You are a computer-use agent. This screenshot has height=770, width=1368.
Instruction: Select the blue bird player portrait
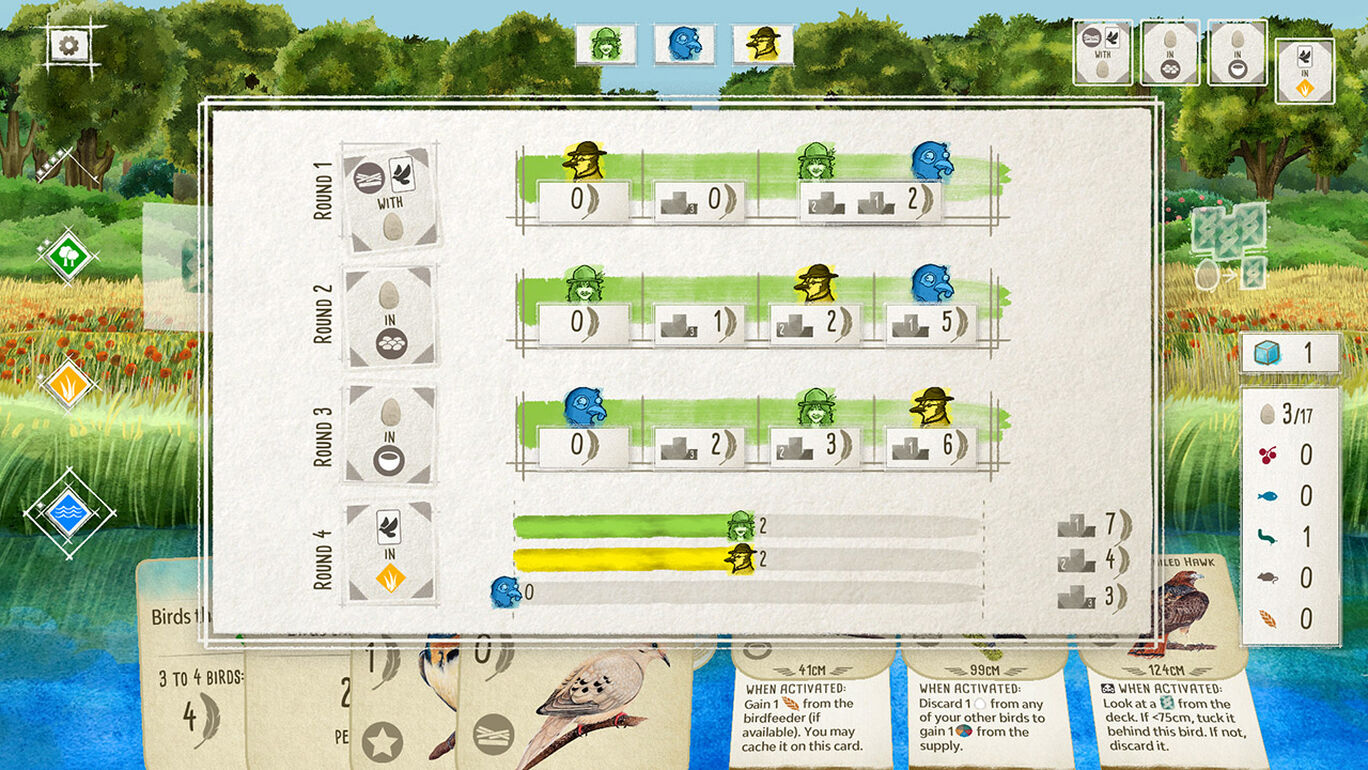click(x=684, y=45)
